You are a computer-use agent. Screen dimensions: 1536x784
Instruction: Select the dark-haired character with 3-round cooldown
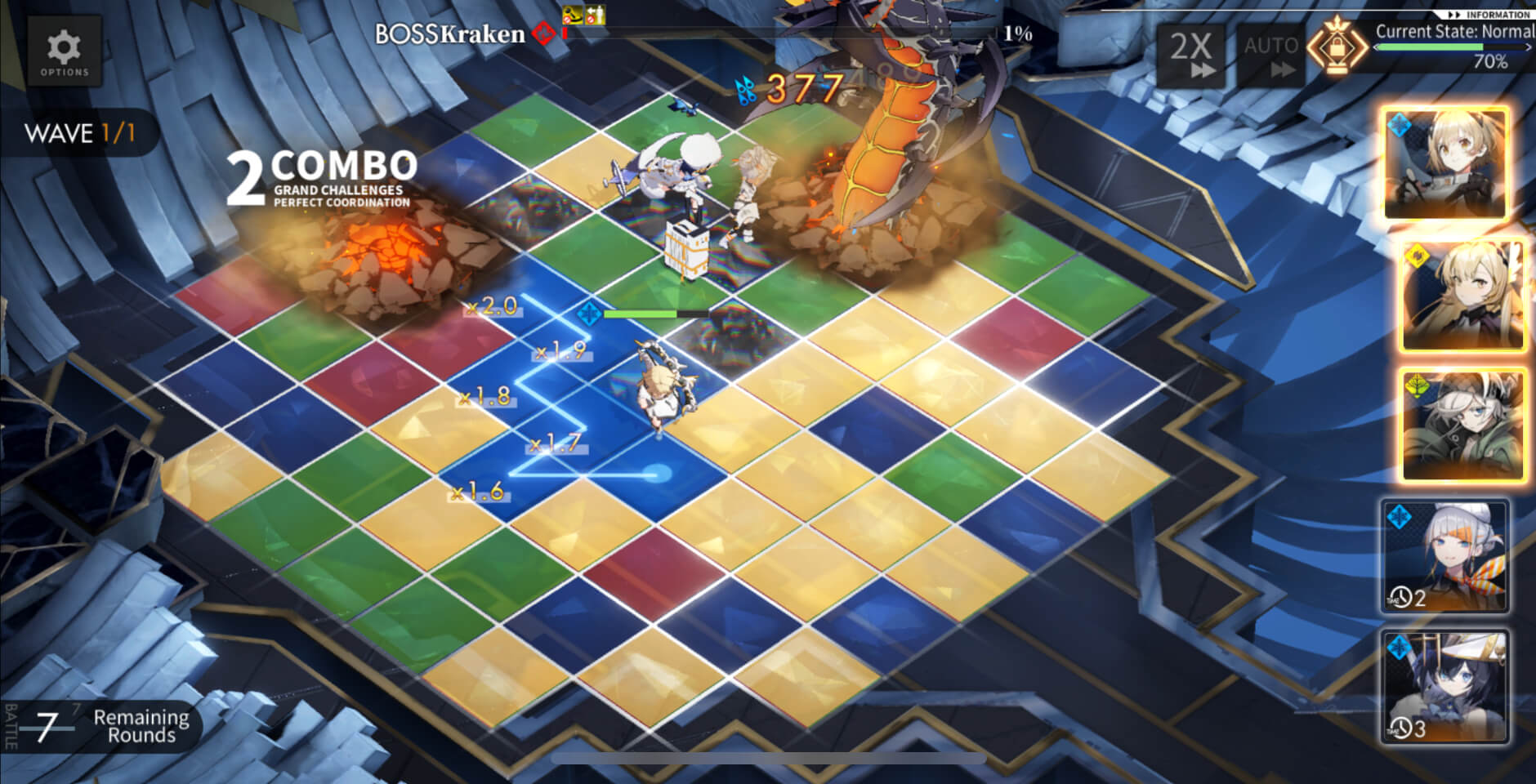tap(1445, 687)
